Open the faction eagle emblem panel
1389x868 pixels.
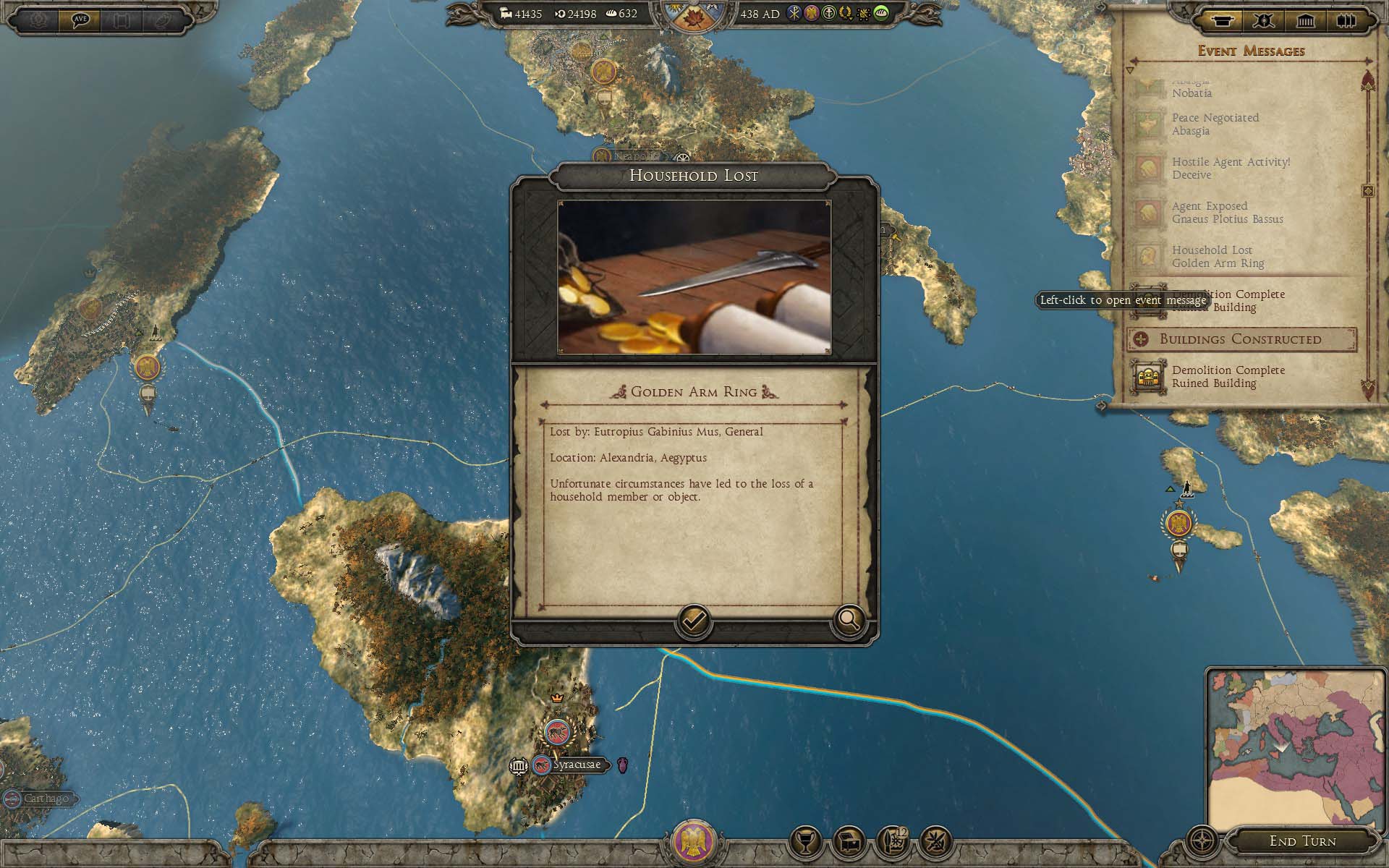[694, 842]
